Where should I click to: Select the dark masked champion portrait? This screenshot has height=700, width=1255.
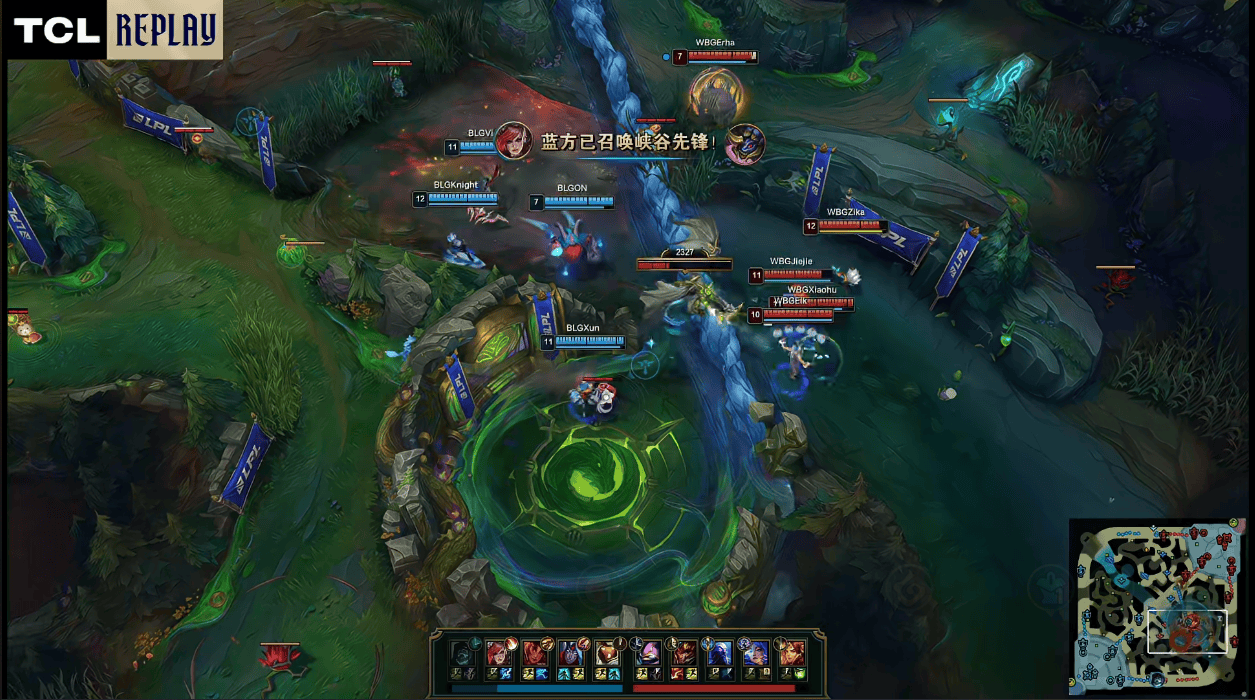click(x=572, y=653)
